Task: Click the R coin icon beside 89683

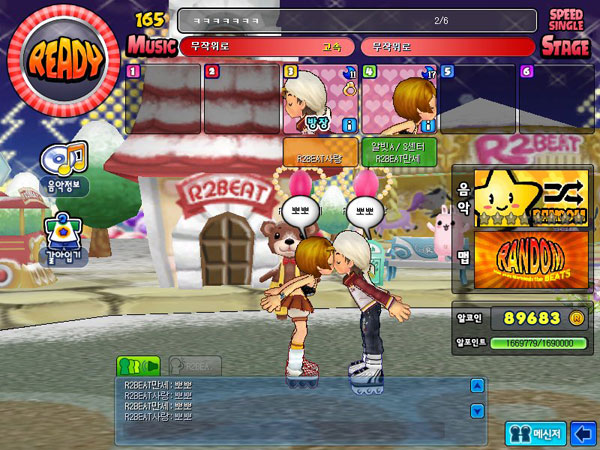Action: [575, 318]
